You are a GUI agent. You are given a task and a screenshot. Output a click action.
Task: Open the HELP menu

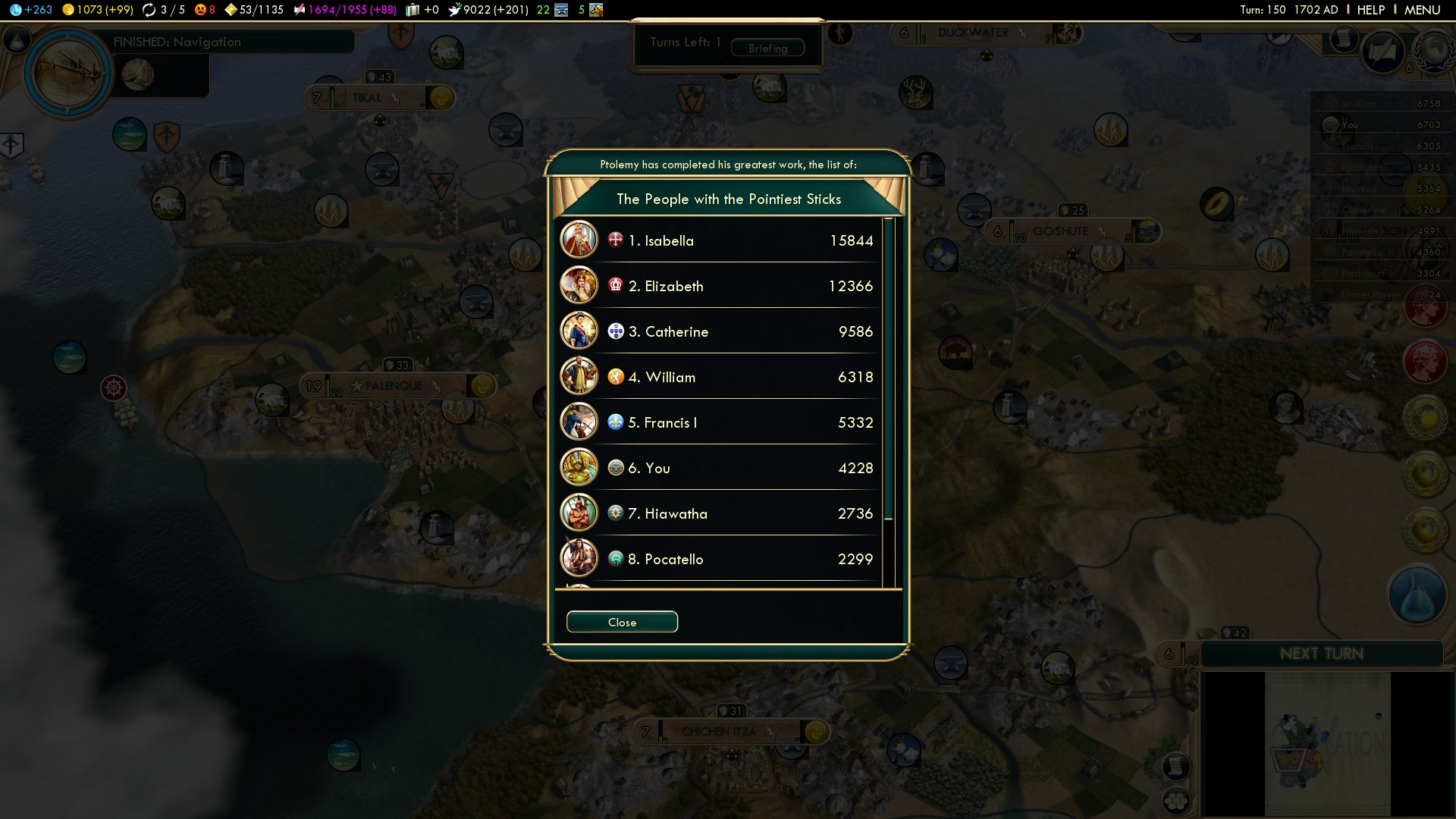pos(1370,10)
